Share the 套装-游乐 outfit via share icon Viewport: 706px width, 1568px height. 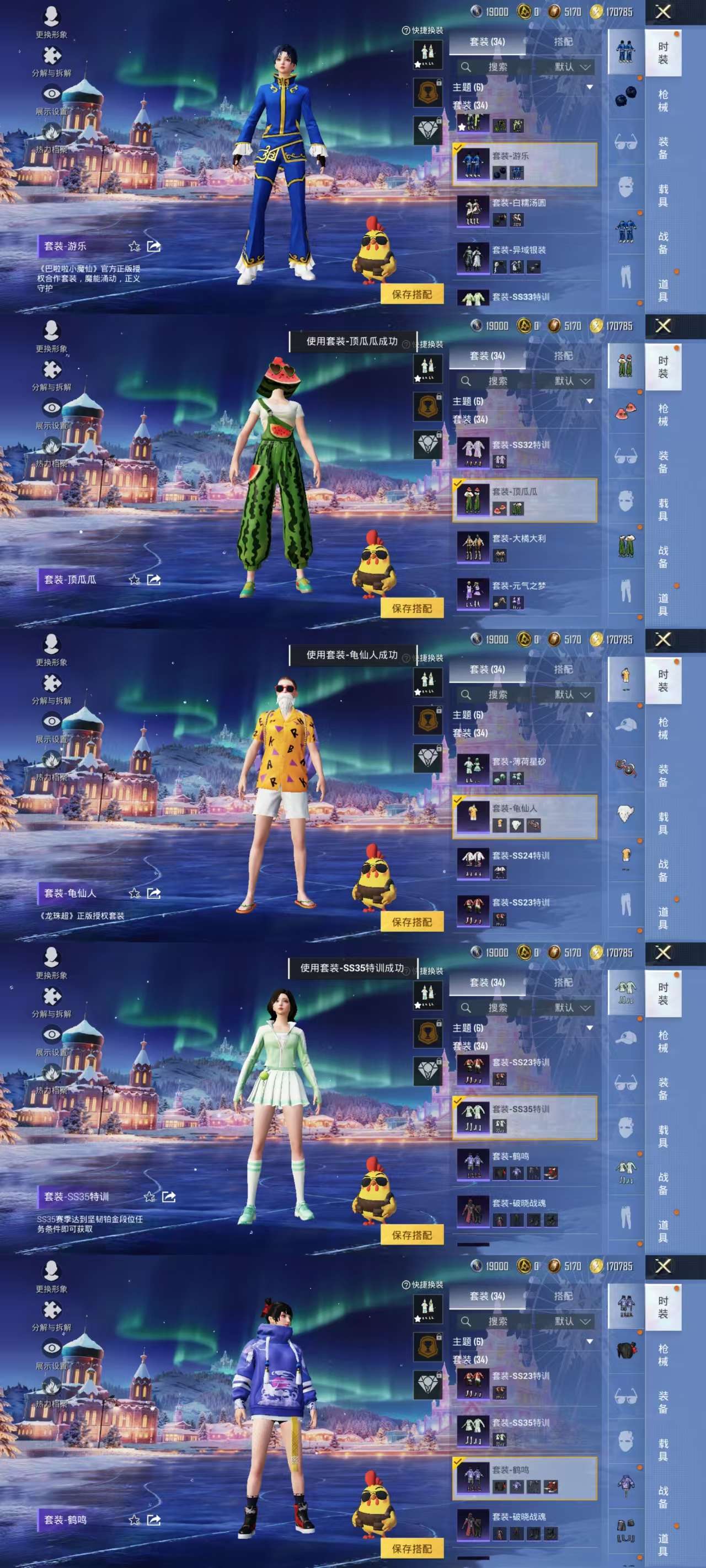(x=154, y=247)
